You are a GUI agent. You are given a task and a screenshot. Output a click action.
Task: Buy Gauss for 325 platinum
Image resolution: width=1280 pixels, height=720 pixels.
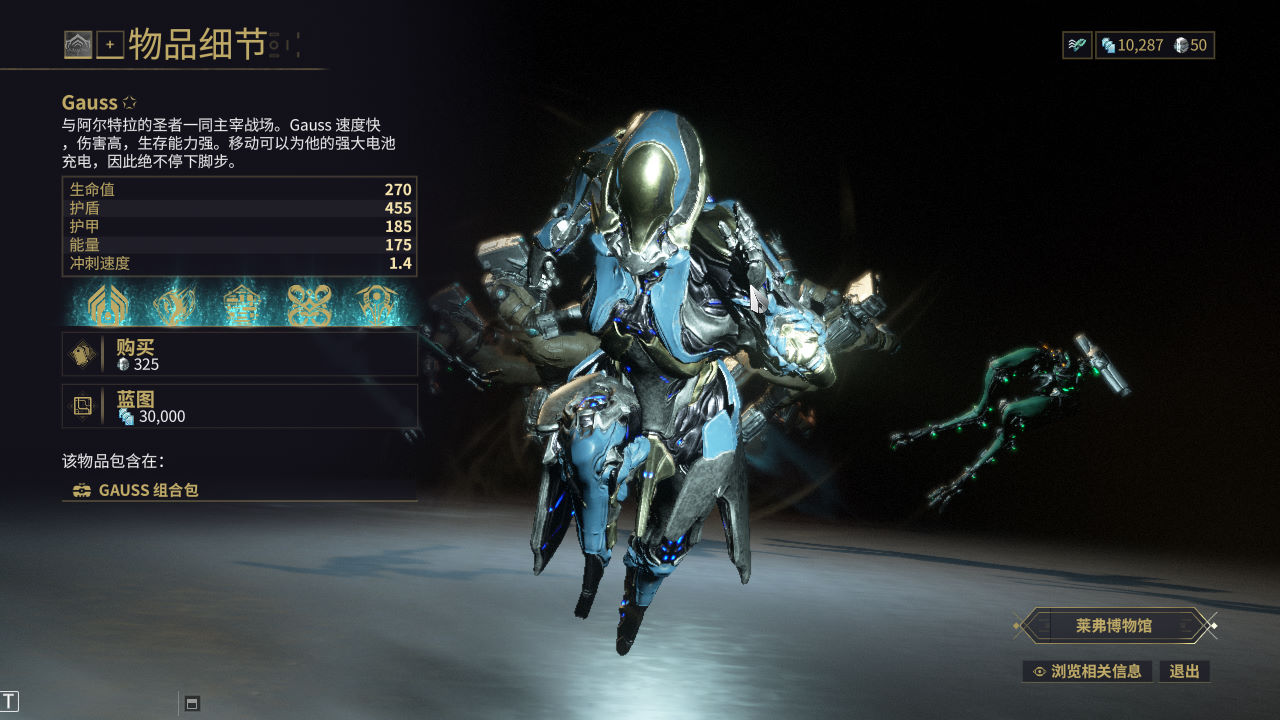pyautogui.click(x=240, y=354)
